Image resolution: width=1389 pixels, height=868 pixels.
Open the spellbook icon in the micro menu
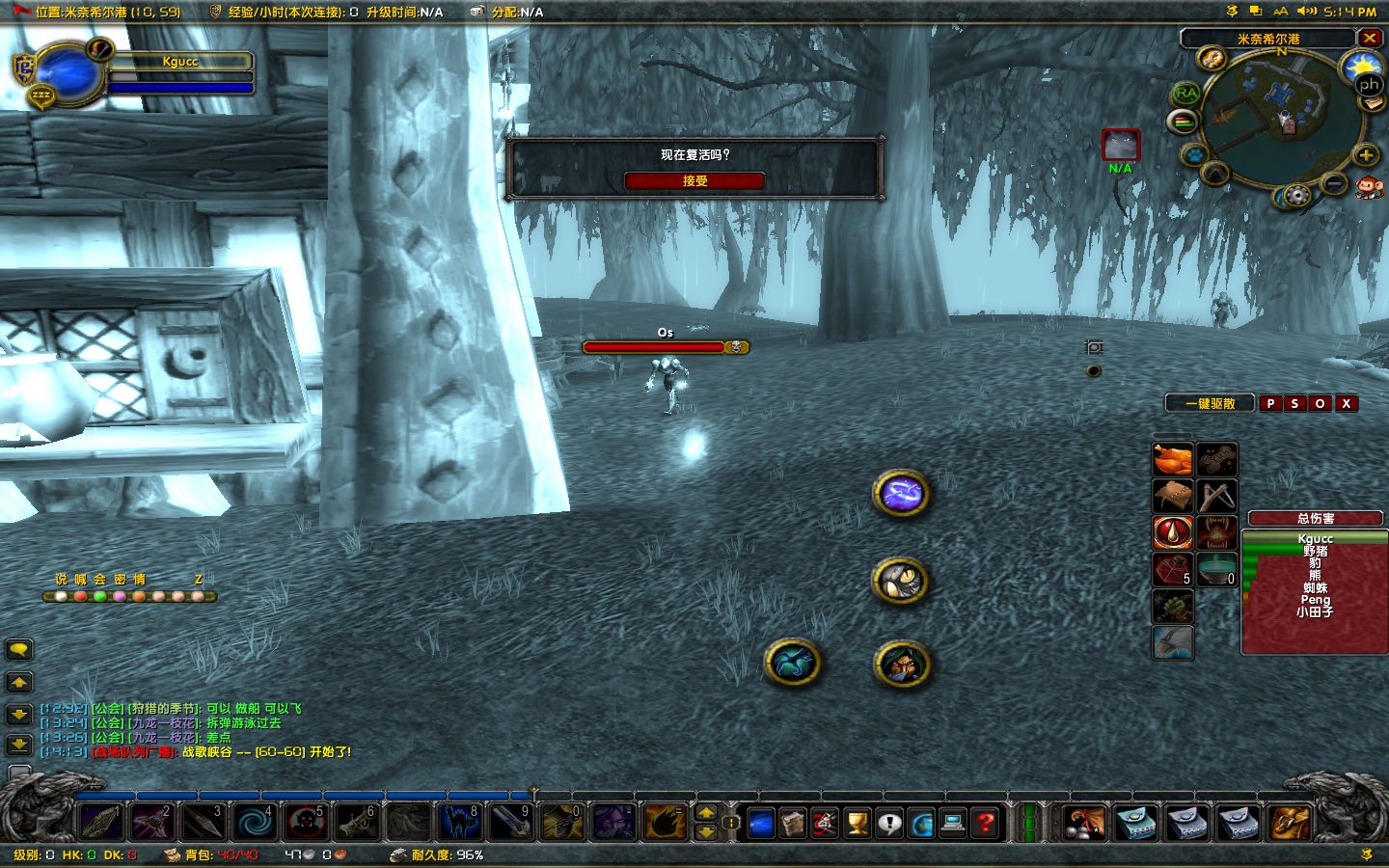[792, 823]
